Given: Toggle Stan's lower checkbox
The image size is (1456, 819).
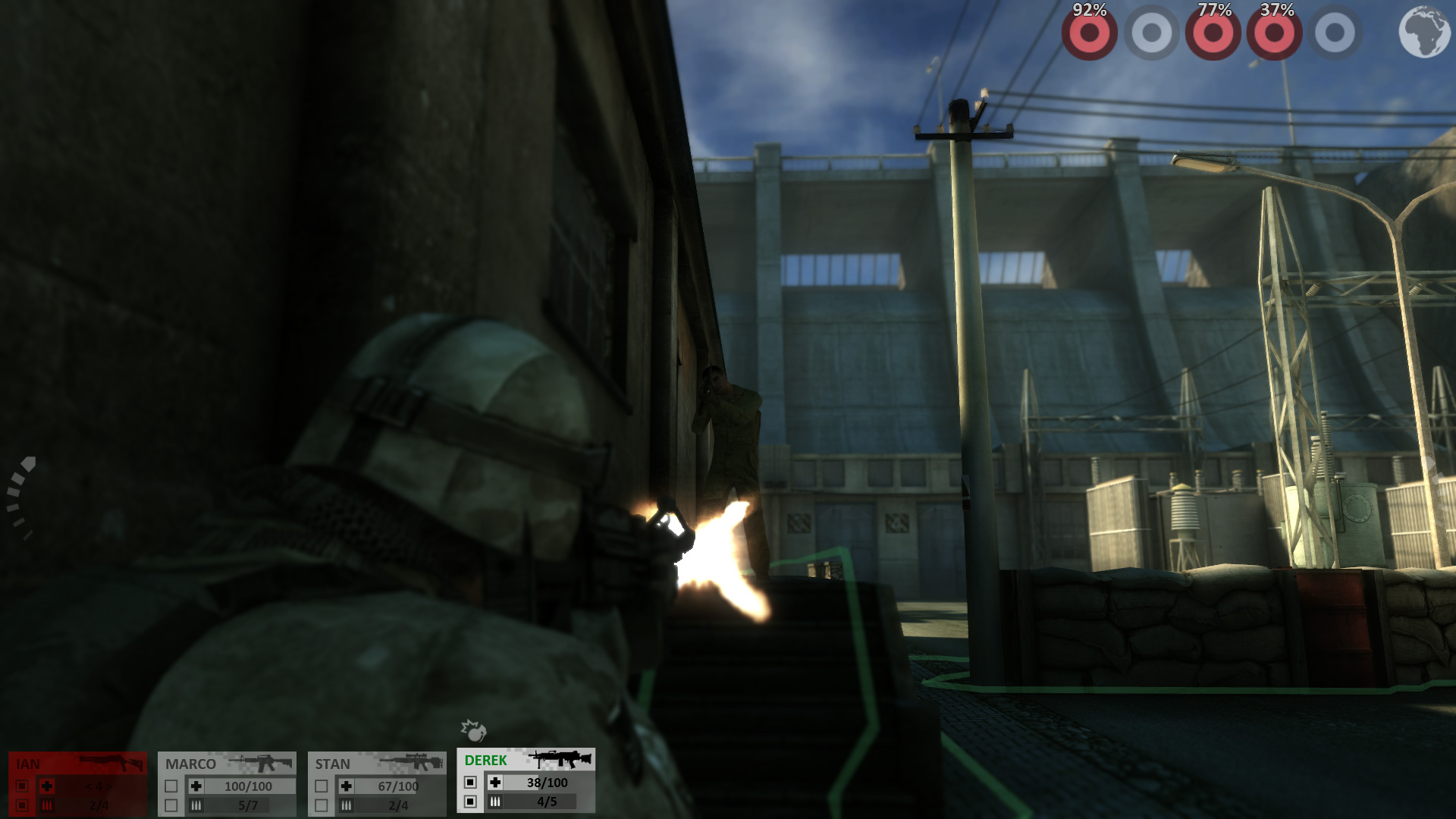Looking at the screenshot, I should (x=321, y=805).
